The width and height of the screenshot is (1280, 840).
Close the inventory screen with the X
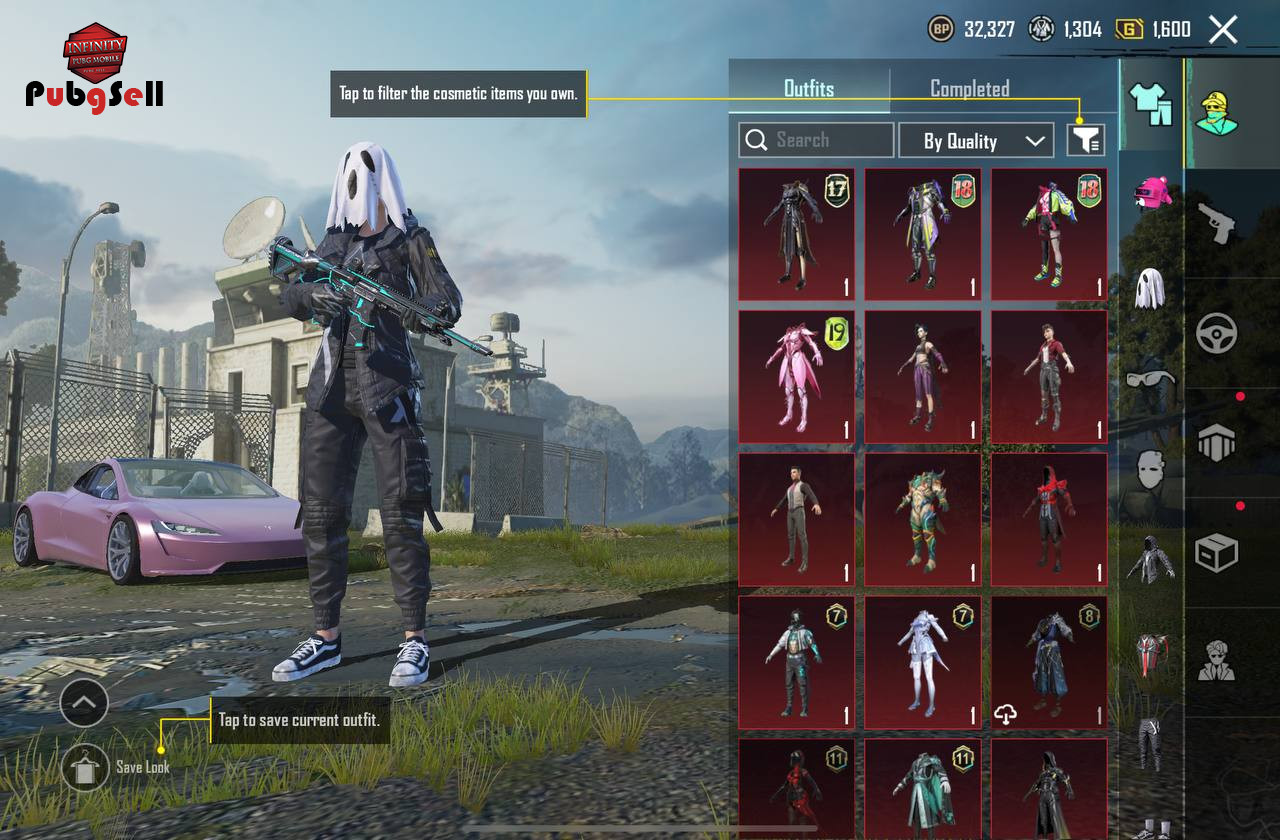(x=1223, y=30)
